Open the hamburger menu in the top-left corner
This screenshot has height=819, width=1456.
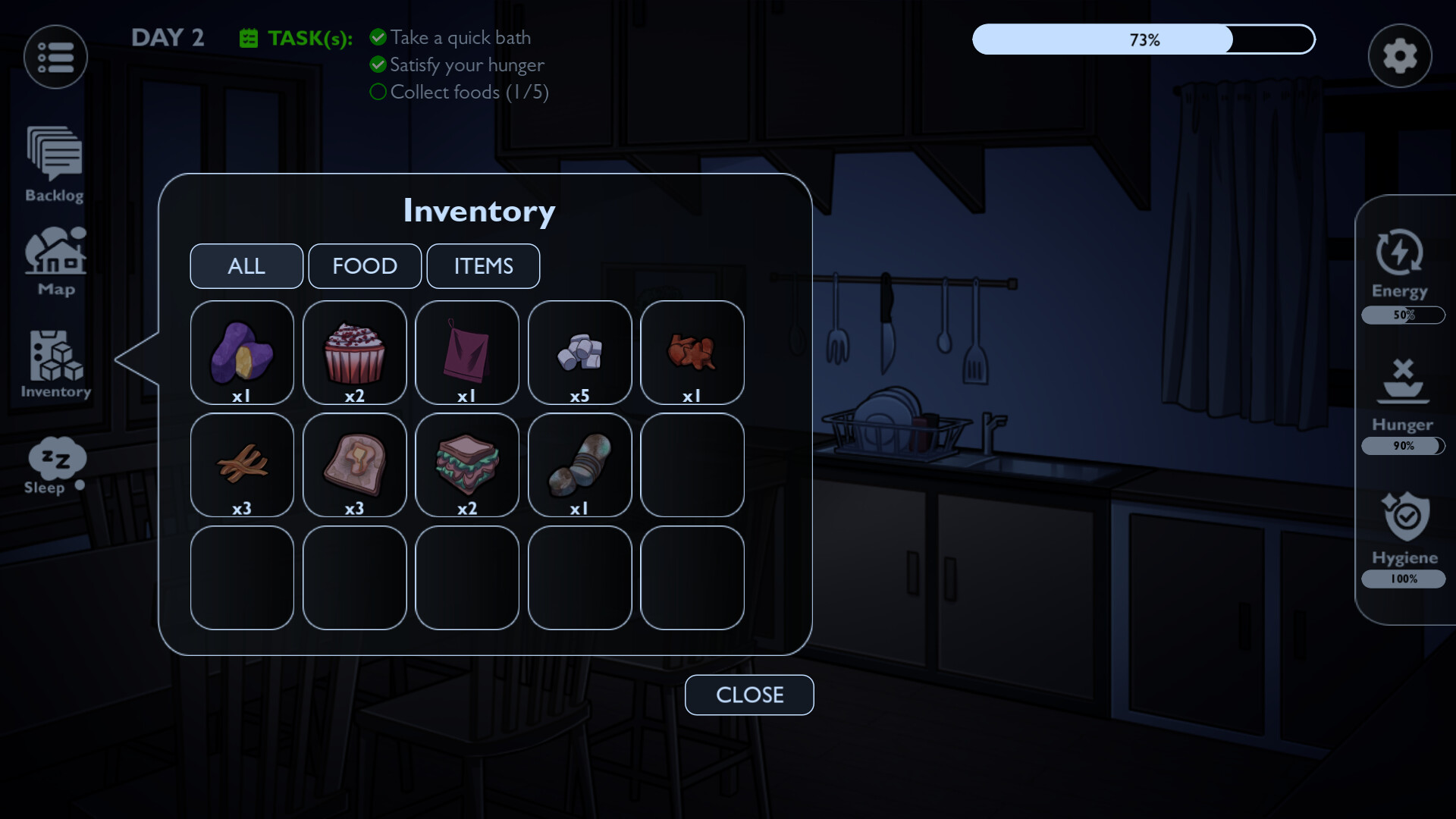point(55,56)
